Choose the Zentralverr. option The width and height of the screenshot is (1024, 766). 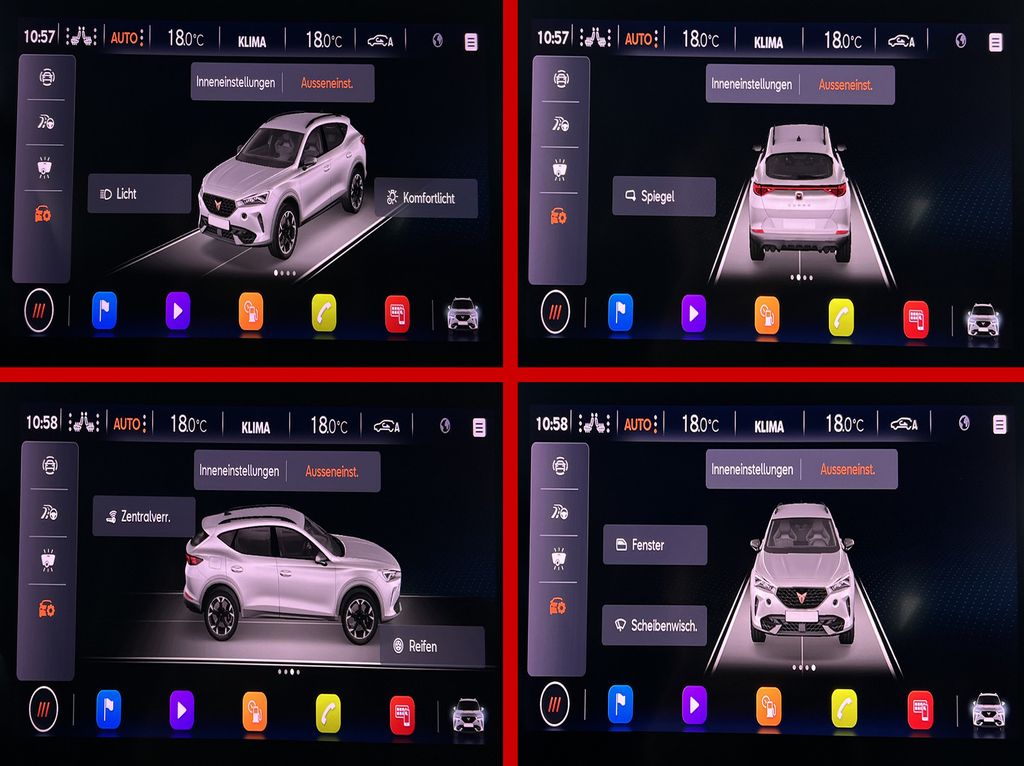pos(144,518)
